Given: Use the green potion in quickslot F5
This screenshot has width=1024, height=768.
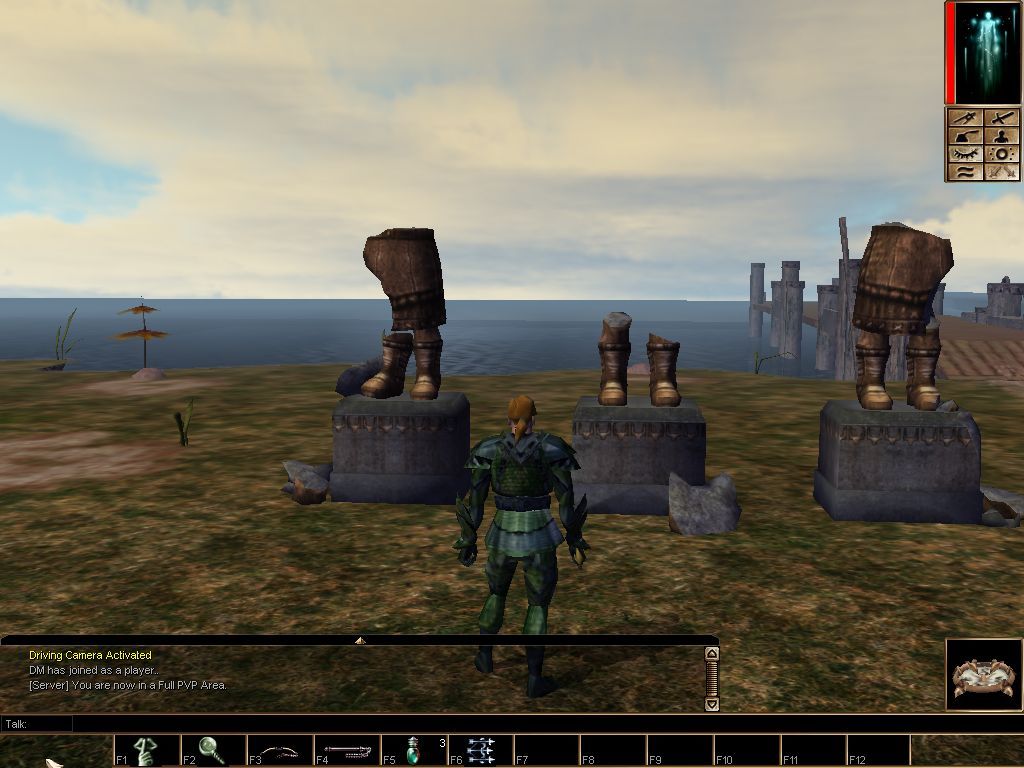Looking at the screenshot, I should 413,750.
